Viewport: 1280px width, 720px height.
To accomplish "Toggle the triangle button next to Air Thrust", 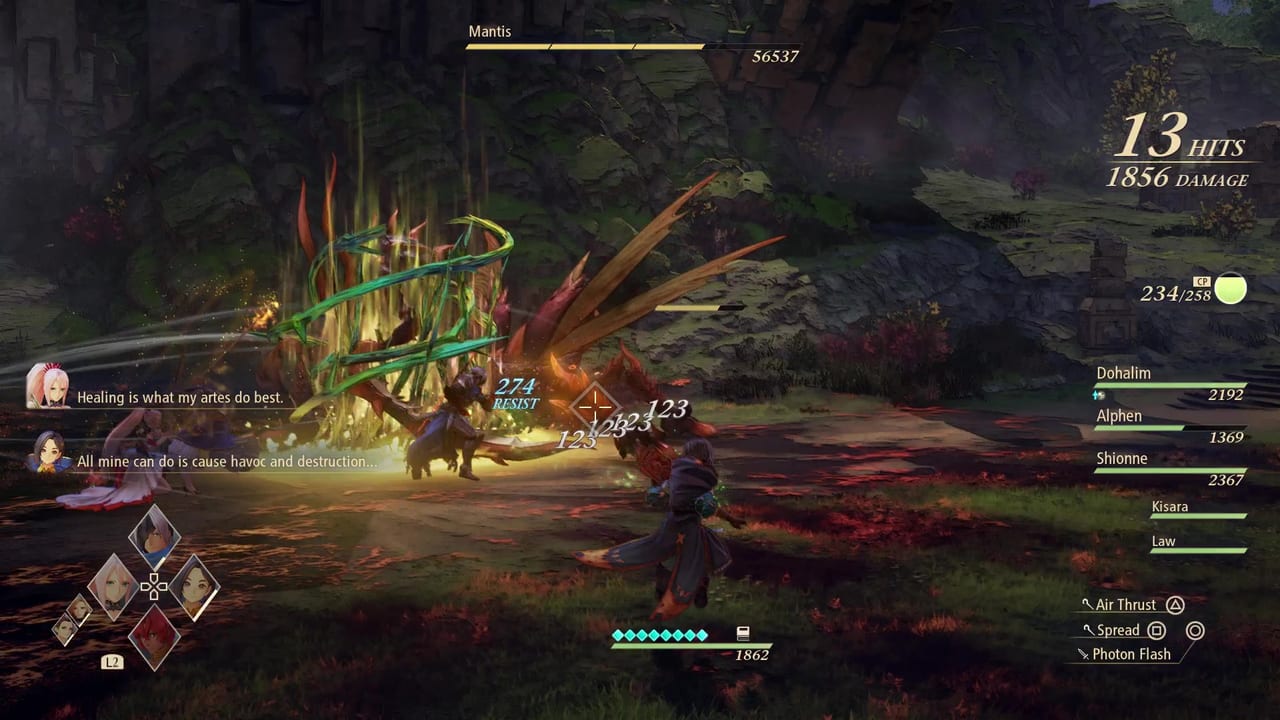I will [1175, 606].
